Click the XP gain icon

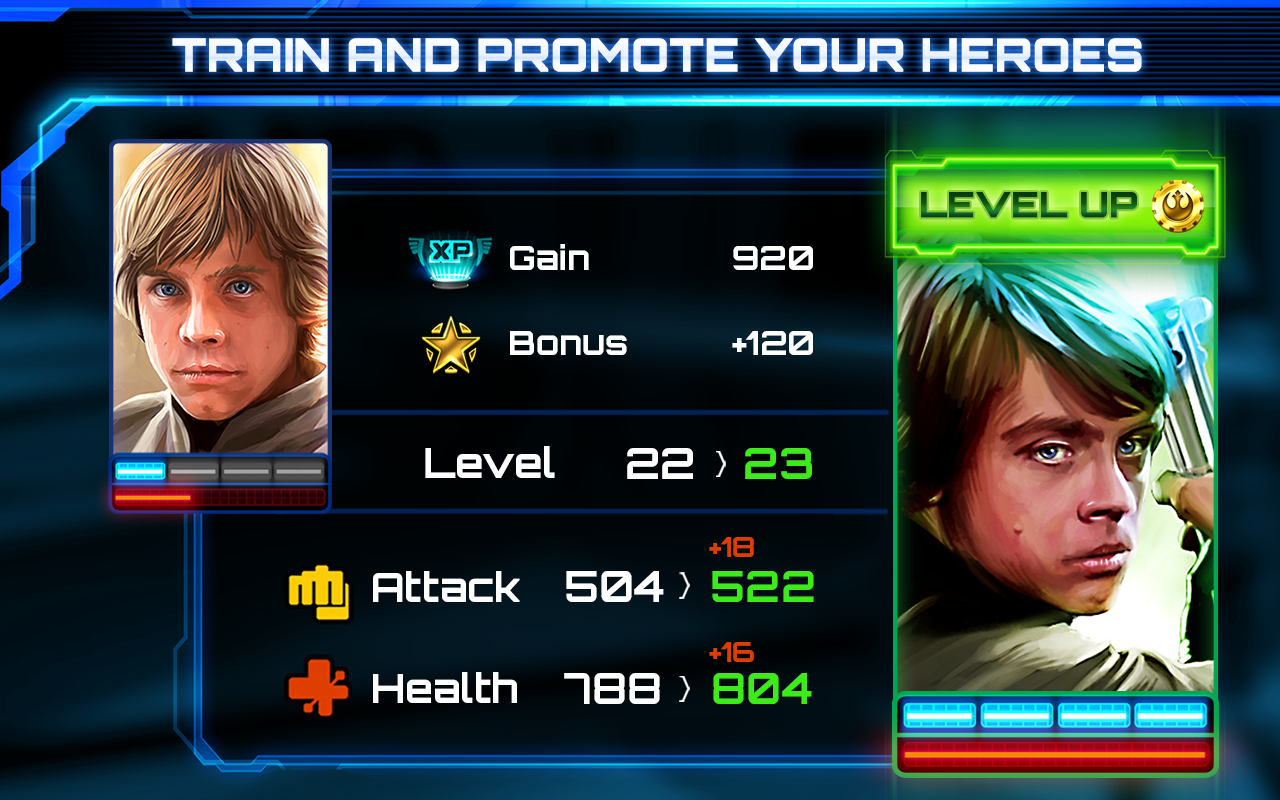click(452, 257)
